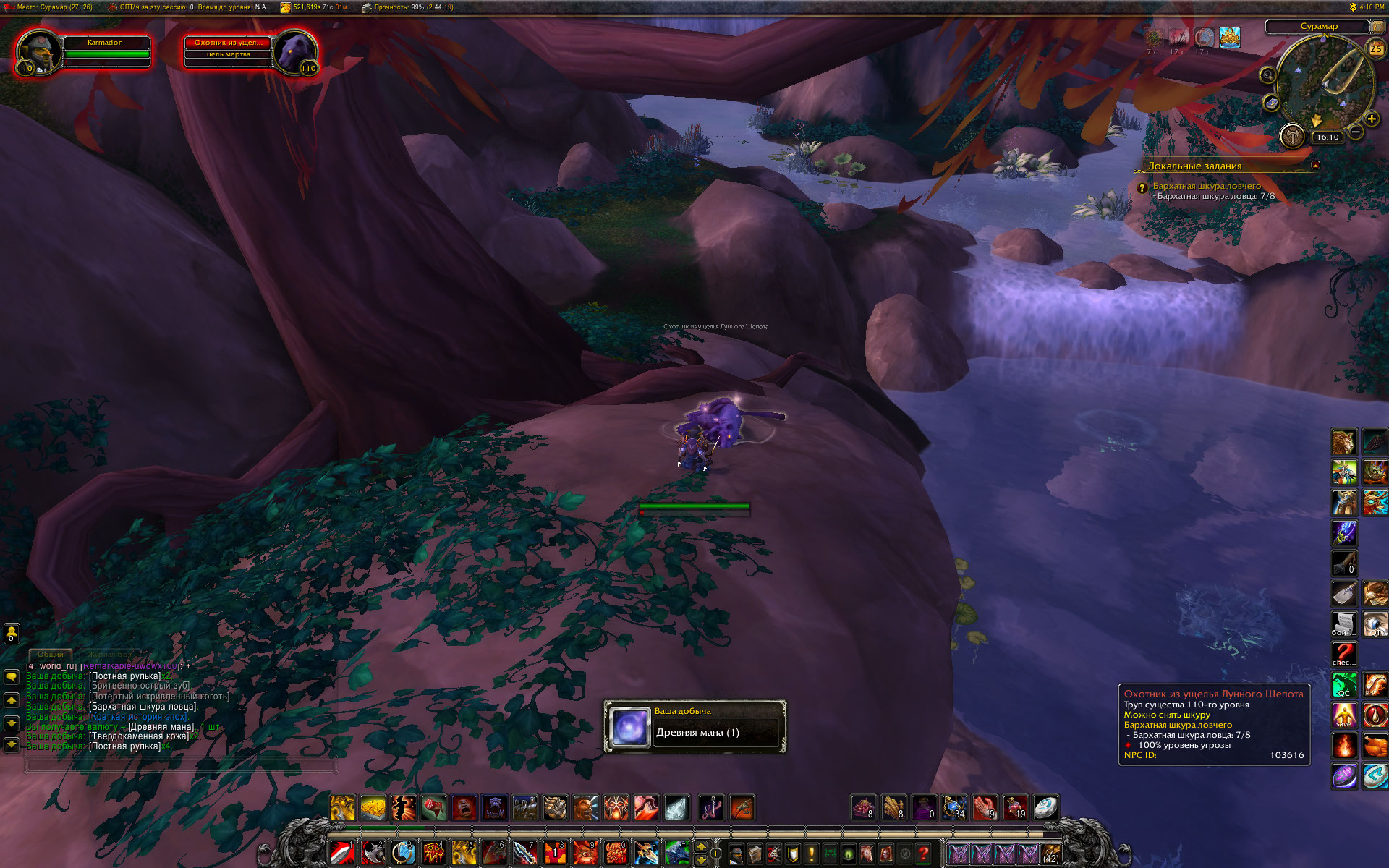The height and width of the screenshot is (868, 1389).
Task: Open the class hall report button
Action: [1292, 135]
